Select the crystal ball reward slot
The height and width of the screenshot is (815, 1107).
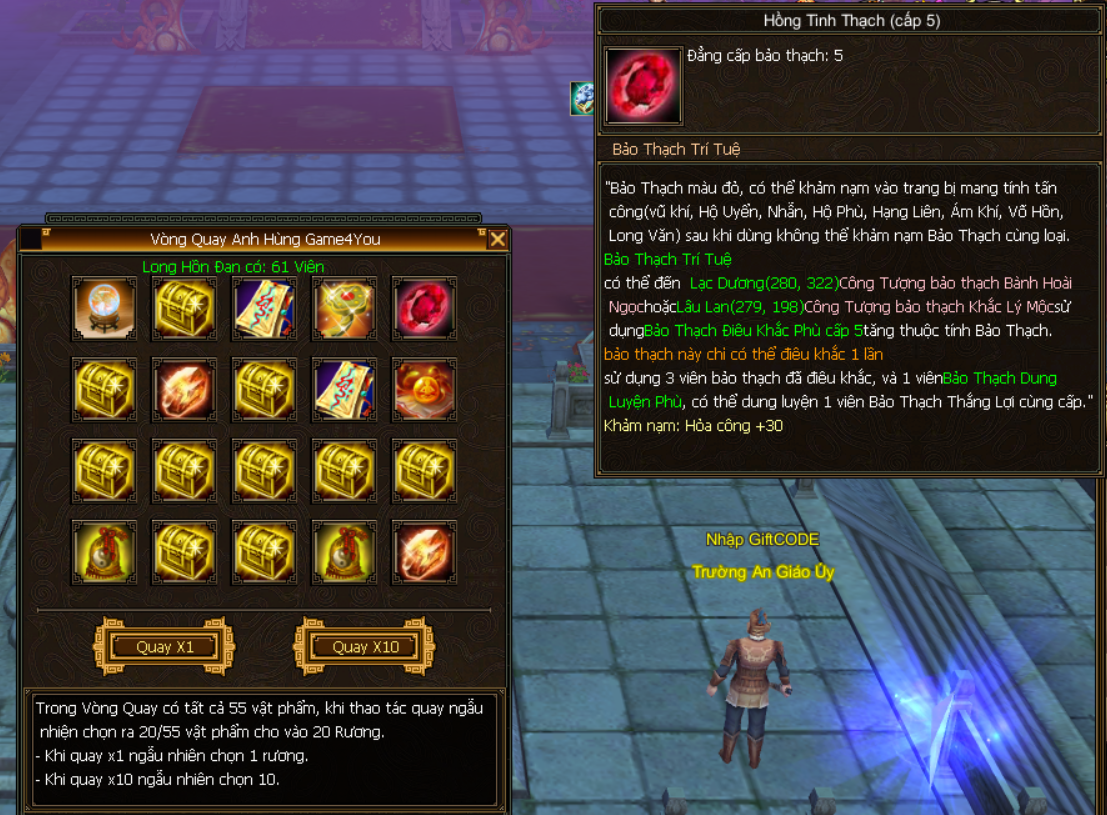[105, 309]
